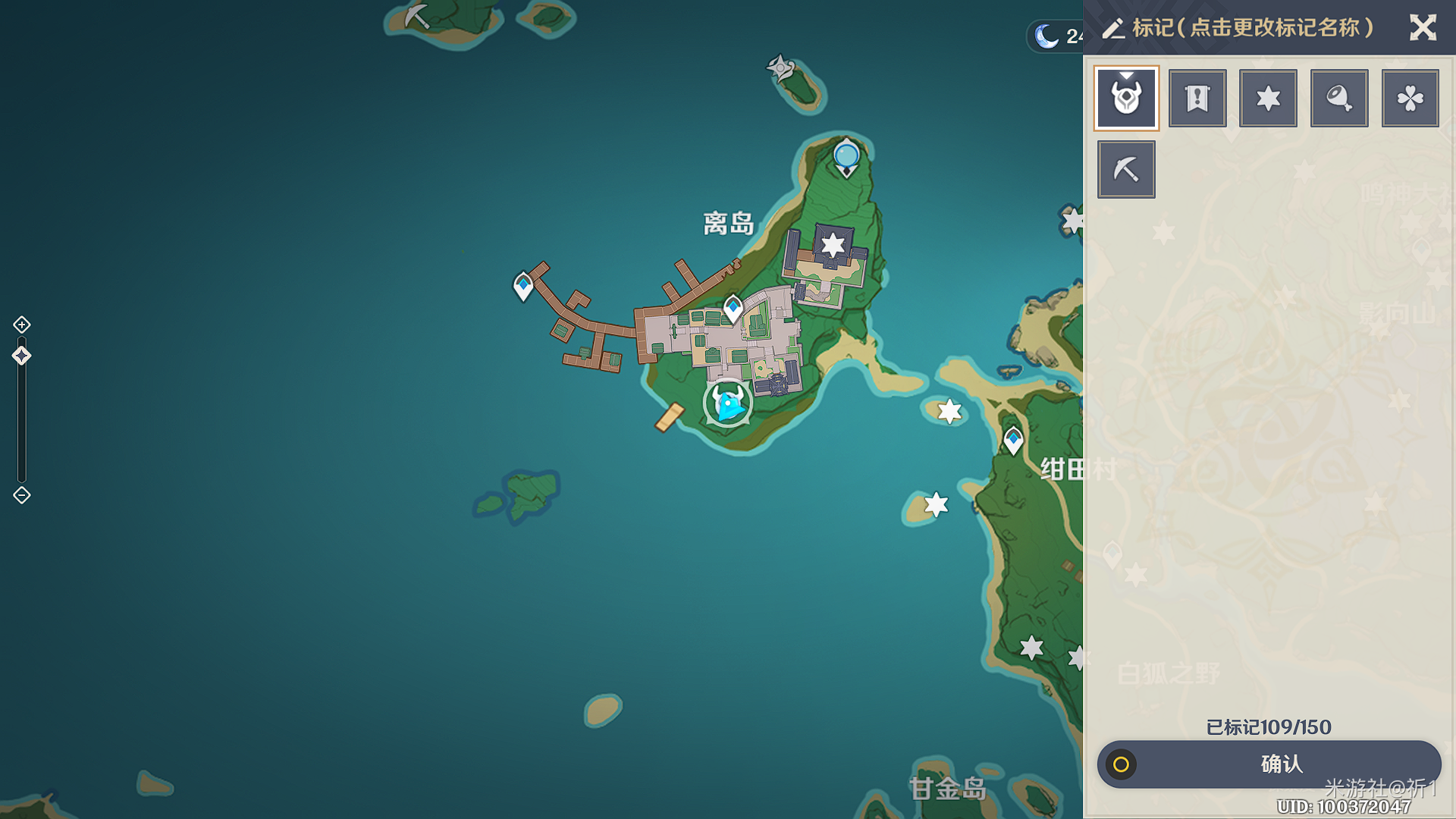The image size is (1456, 819).
Task: Click the player location marker on Ritou
Action: pos(728,403)
